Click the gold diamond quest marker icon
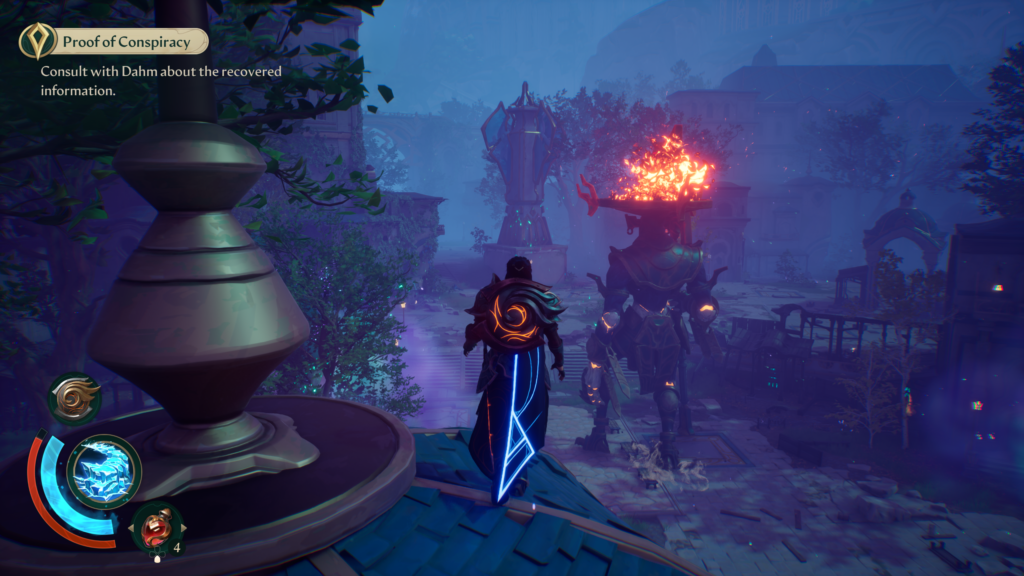 coord(38,41)
